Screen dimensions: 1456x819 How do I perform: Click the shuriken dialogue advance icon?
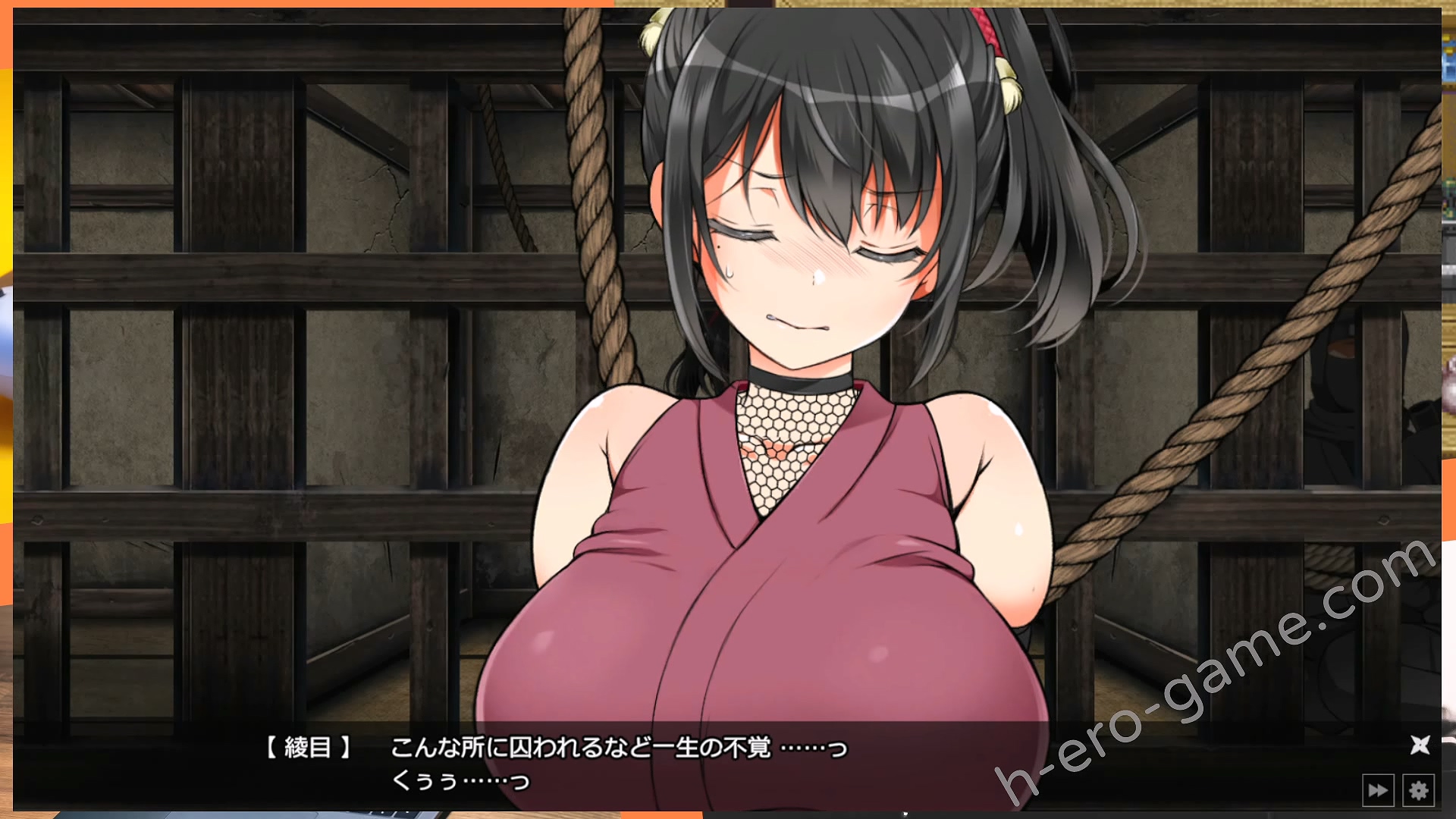pos(1420,745)
